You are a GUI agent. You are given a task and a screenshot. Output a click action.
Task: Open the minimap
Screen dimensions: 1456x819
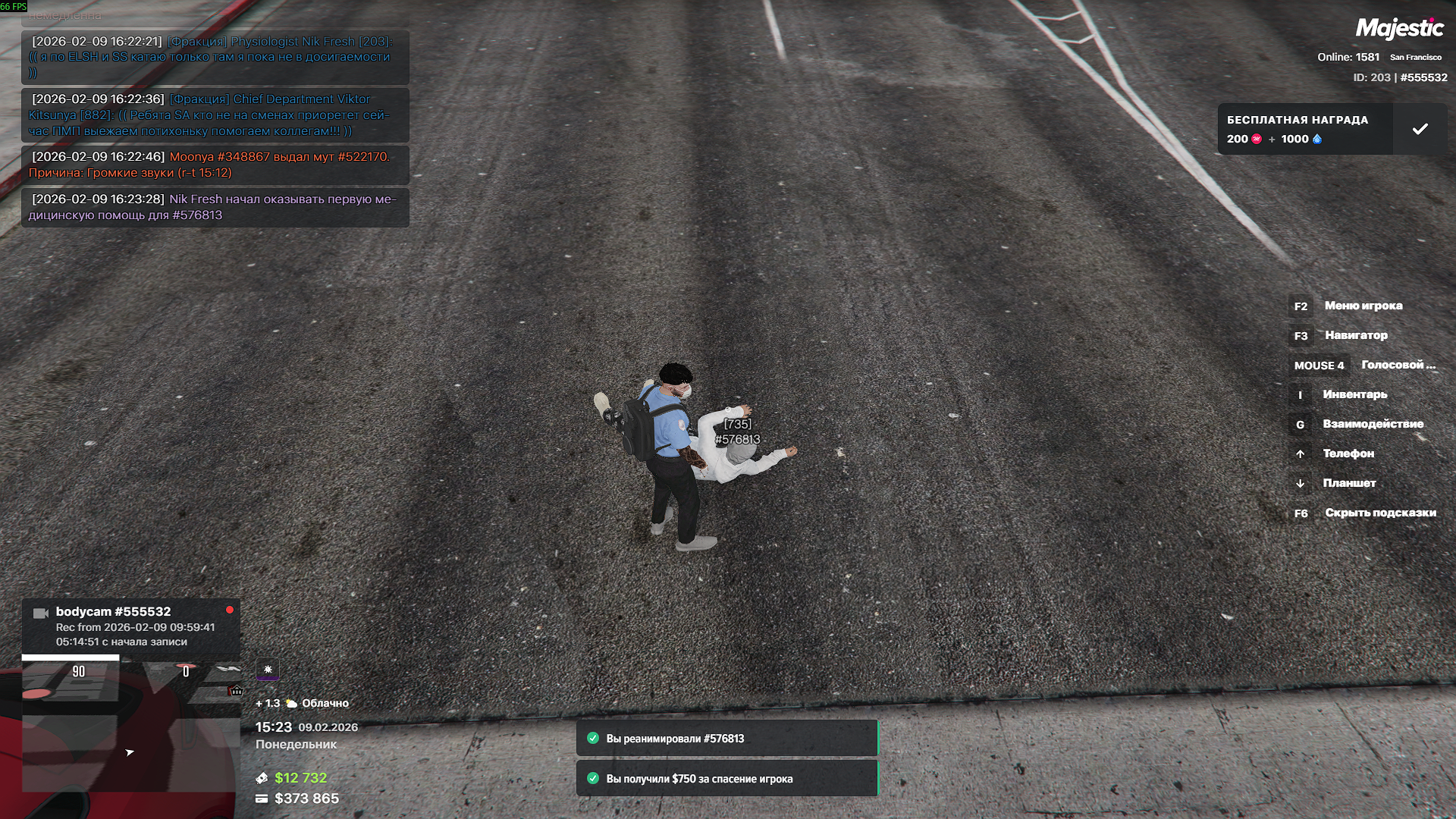[x=130, y=726]
